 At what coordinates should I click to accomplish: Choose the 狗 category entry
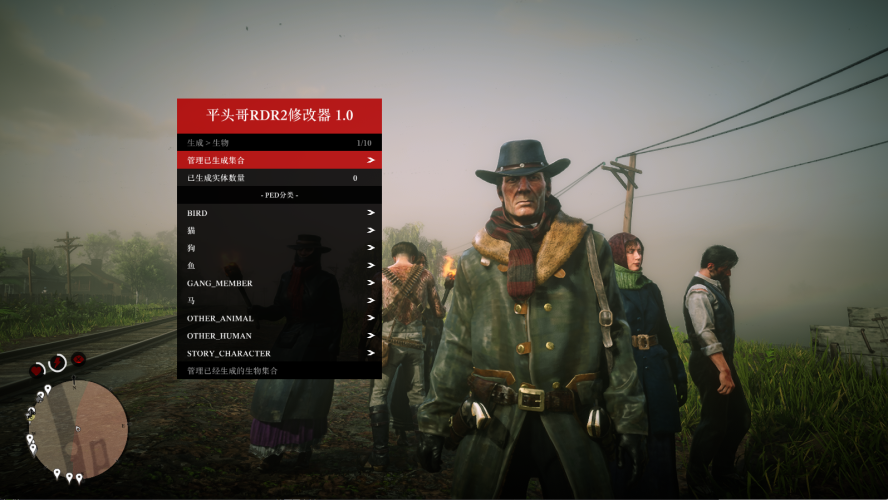[x=279, y=248]
